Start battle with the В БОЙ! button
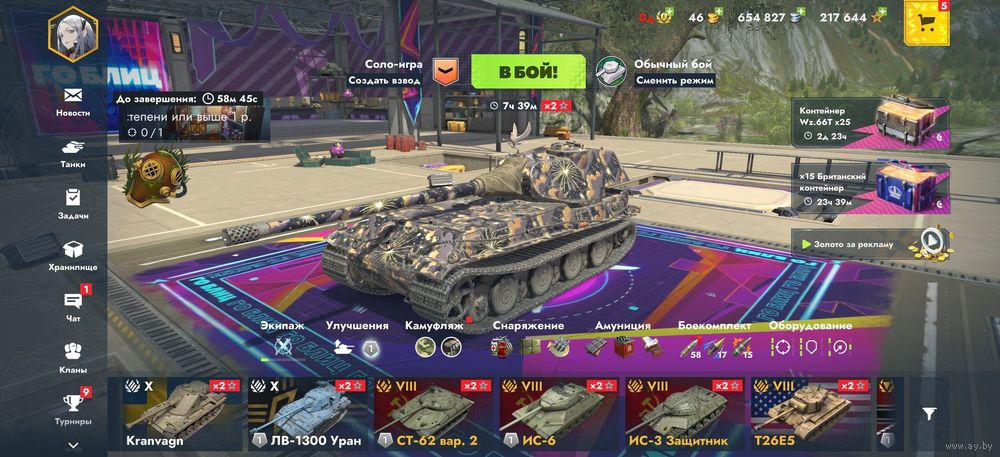This screenshot has height=457, width=1000. (528, 71)
